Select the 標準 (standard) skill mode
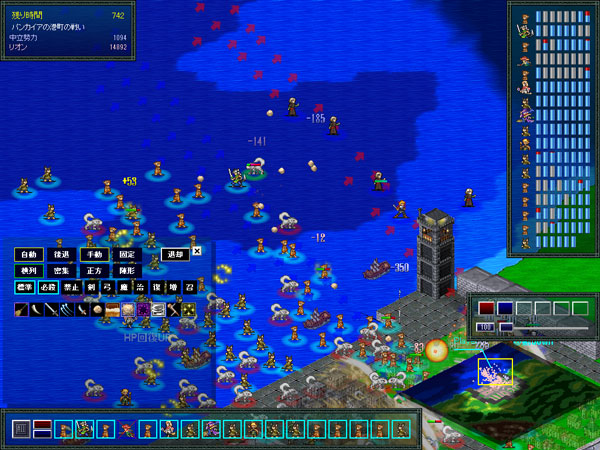Screen dimensions: 600x450 pos(25,287)
